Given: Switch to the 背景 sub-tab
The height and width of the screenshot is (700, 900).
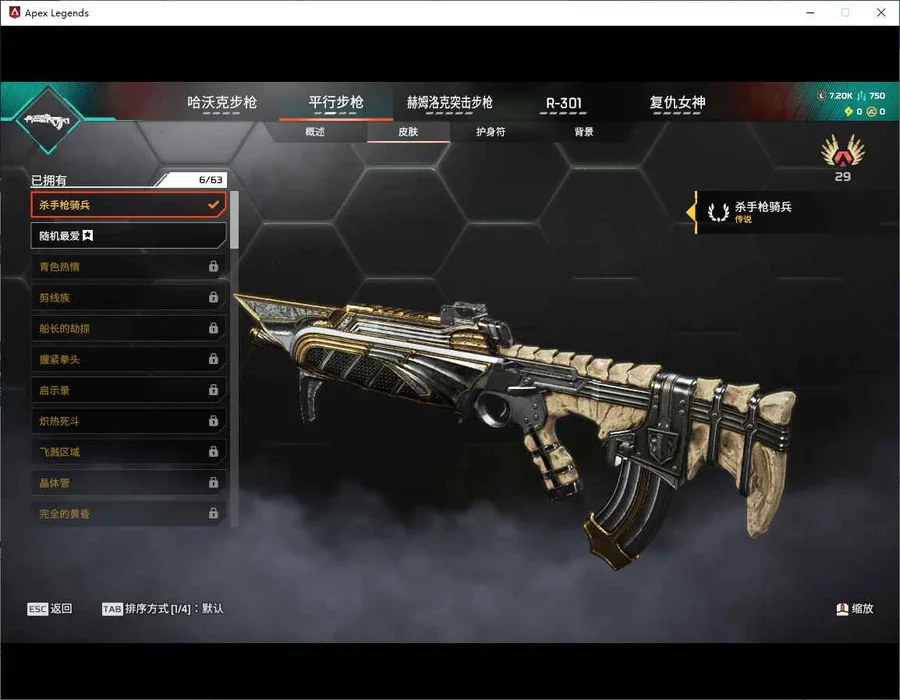Looking at the screenshot, I should coord(584,132).
